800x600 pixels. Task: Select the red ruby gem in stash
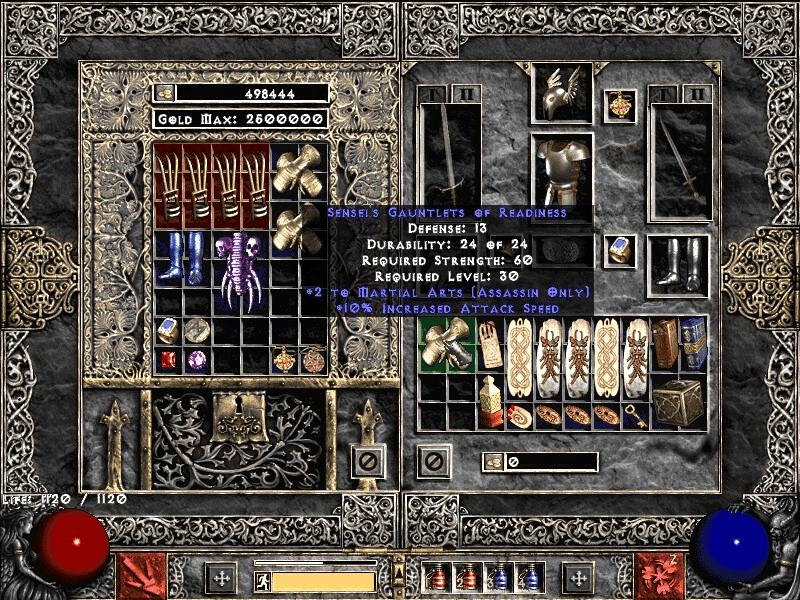[168, 359]
